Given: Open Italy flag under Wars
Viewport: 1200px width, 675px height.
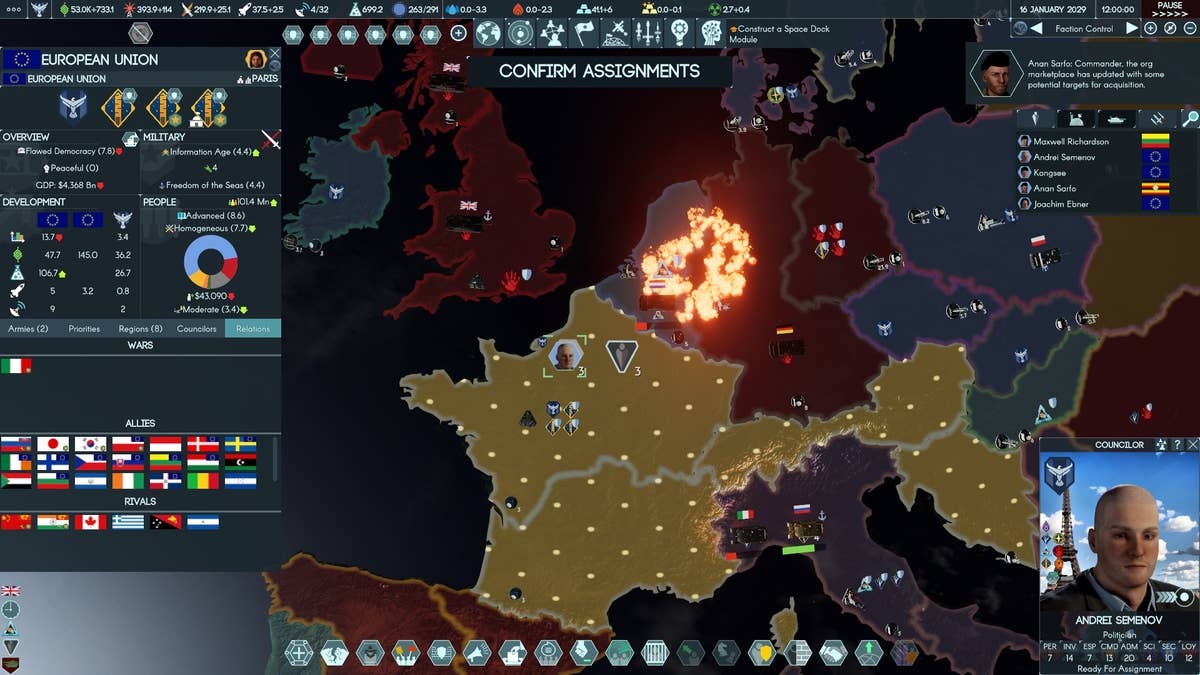Looking at the screenshot, I should [16, 366].
